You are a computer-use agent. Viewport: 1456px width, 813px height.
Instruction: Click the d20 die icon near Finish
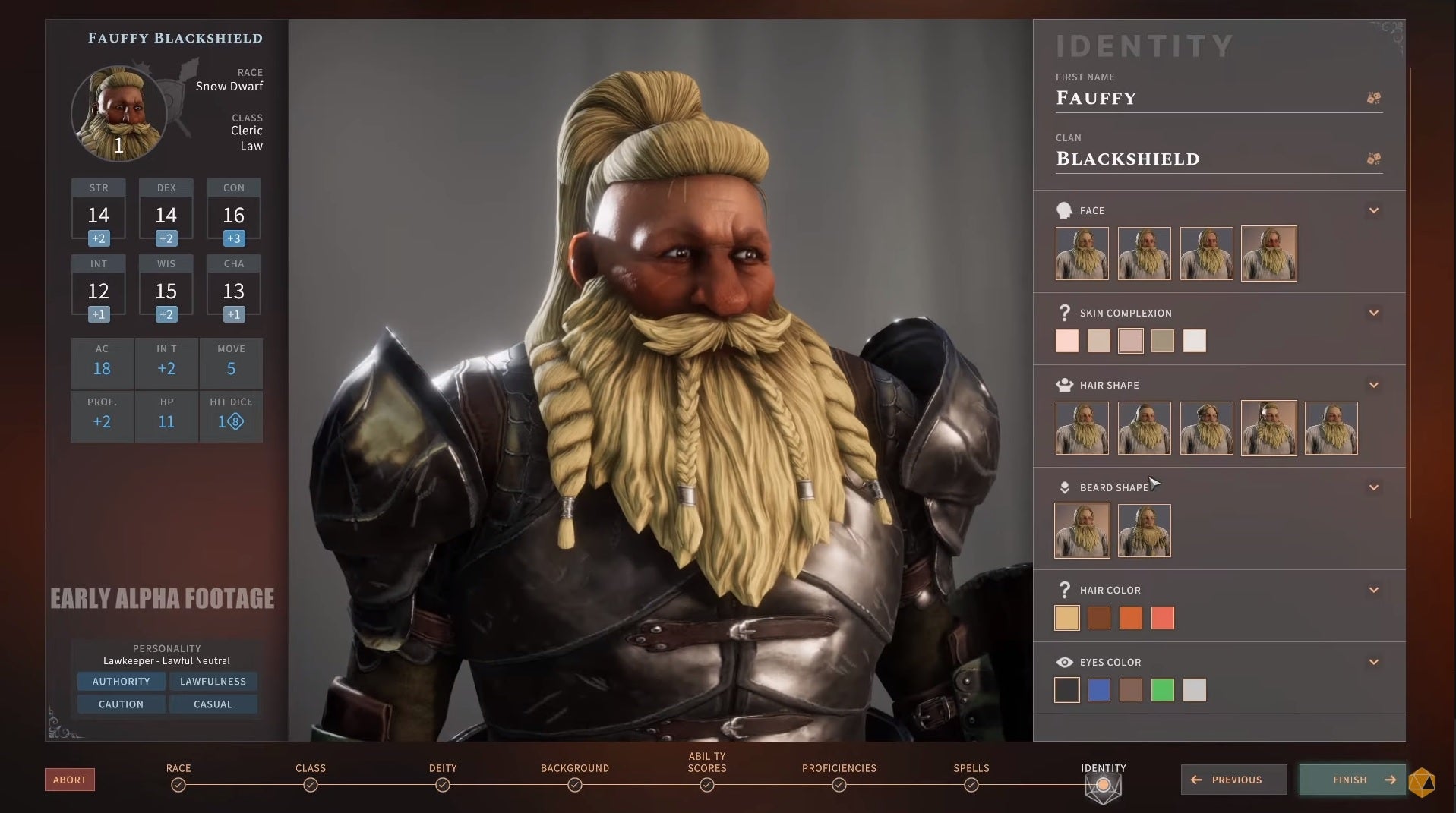click(1423, 780)
